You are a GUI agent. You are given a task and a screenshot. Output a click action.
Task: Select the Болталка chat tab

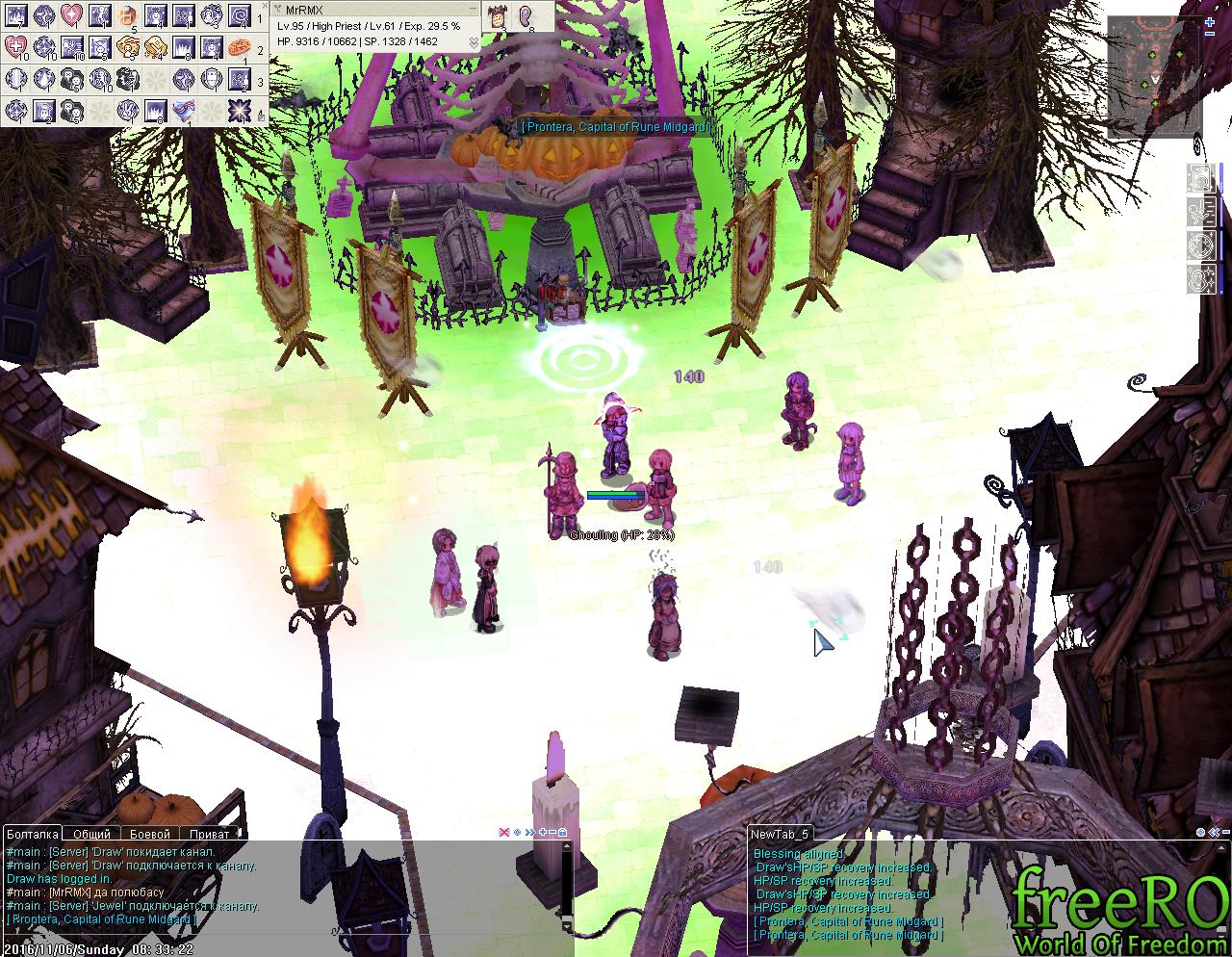[x=33, y=834]
